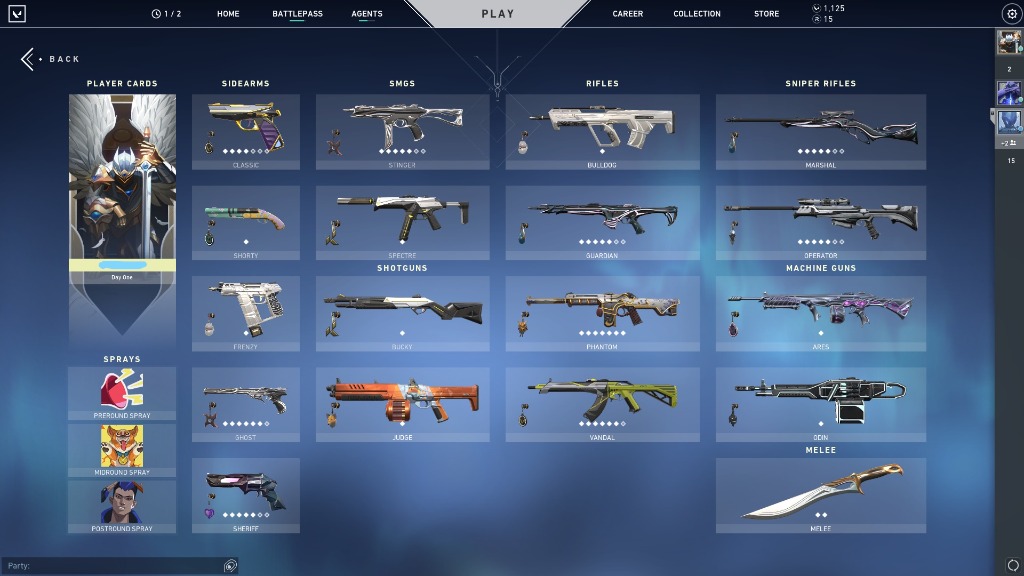This screenshot has width=1024, height=576.
Task: Open the Career page
Action: coord(628,14)
